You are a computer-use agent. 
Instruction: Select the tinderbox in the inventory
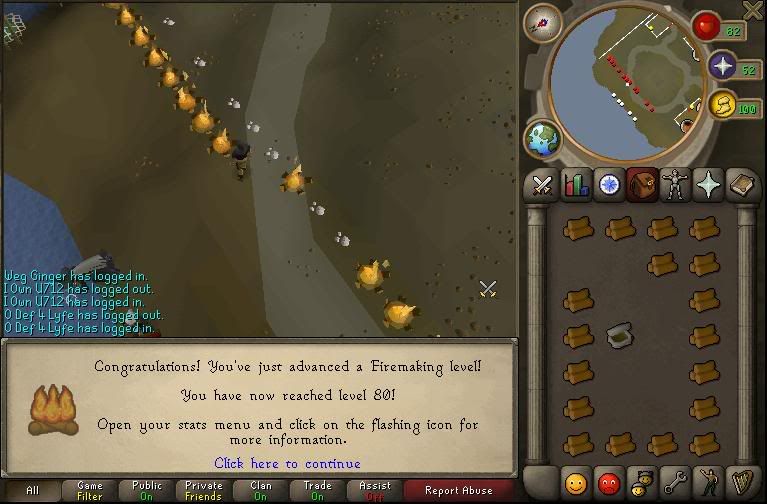click(x=620, y=334)
